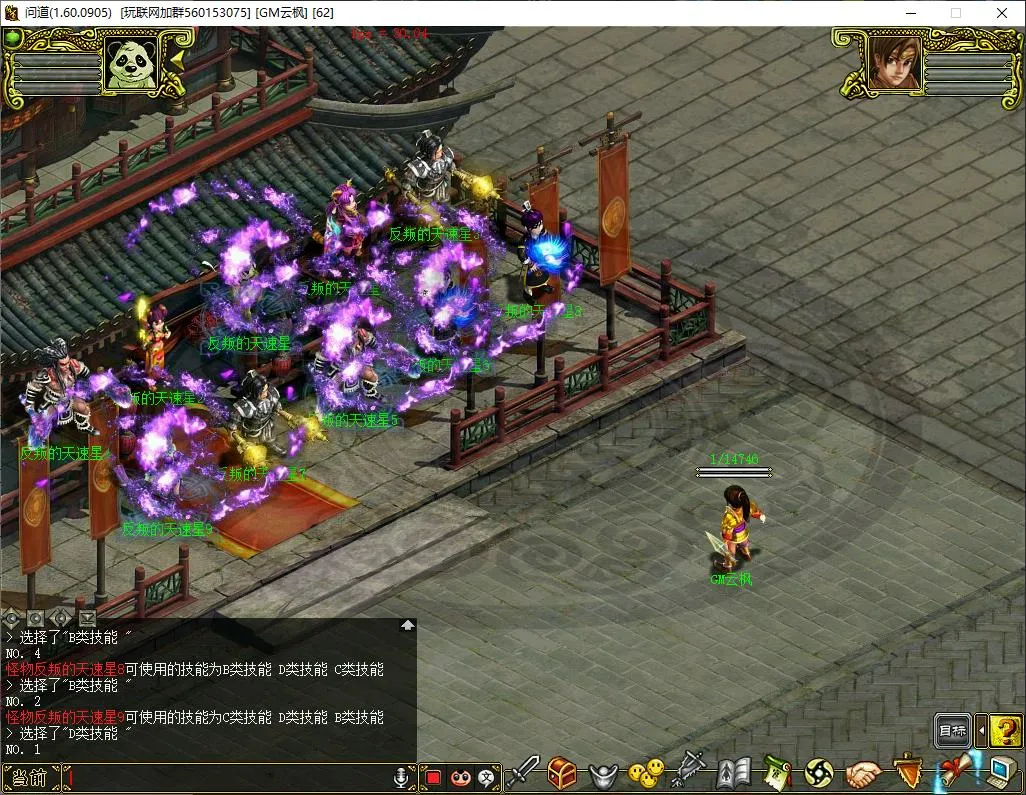
Task: Activate the microphone voice input icon
Action: (403, 777)
